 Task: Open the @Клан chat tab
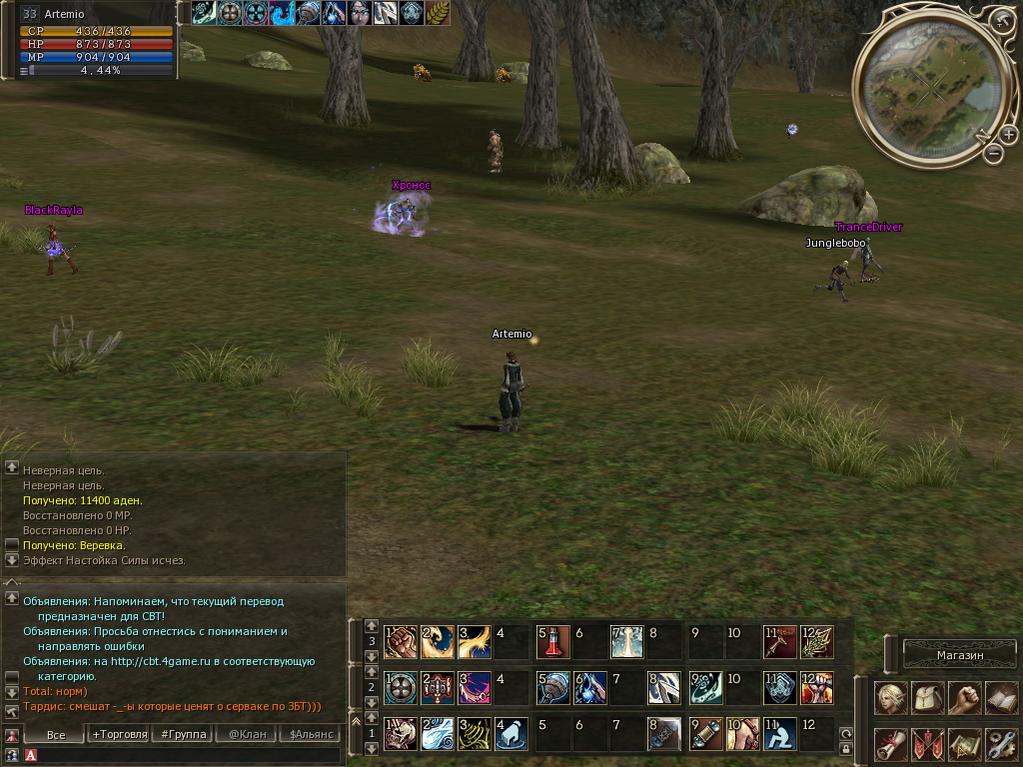pyautogui.click(x=246, y=734)
